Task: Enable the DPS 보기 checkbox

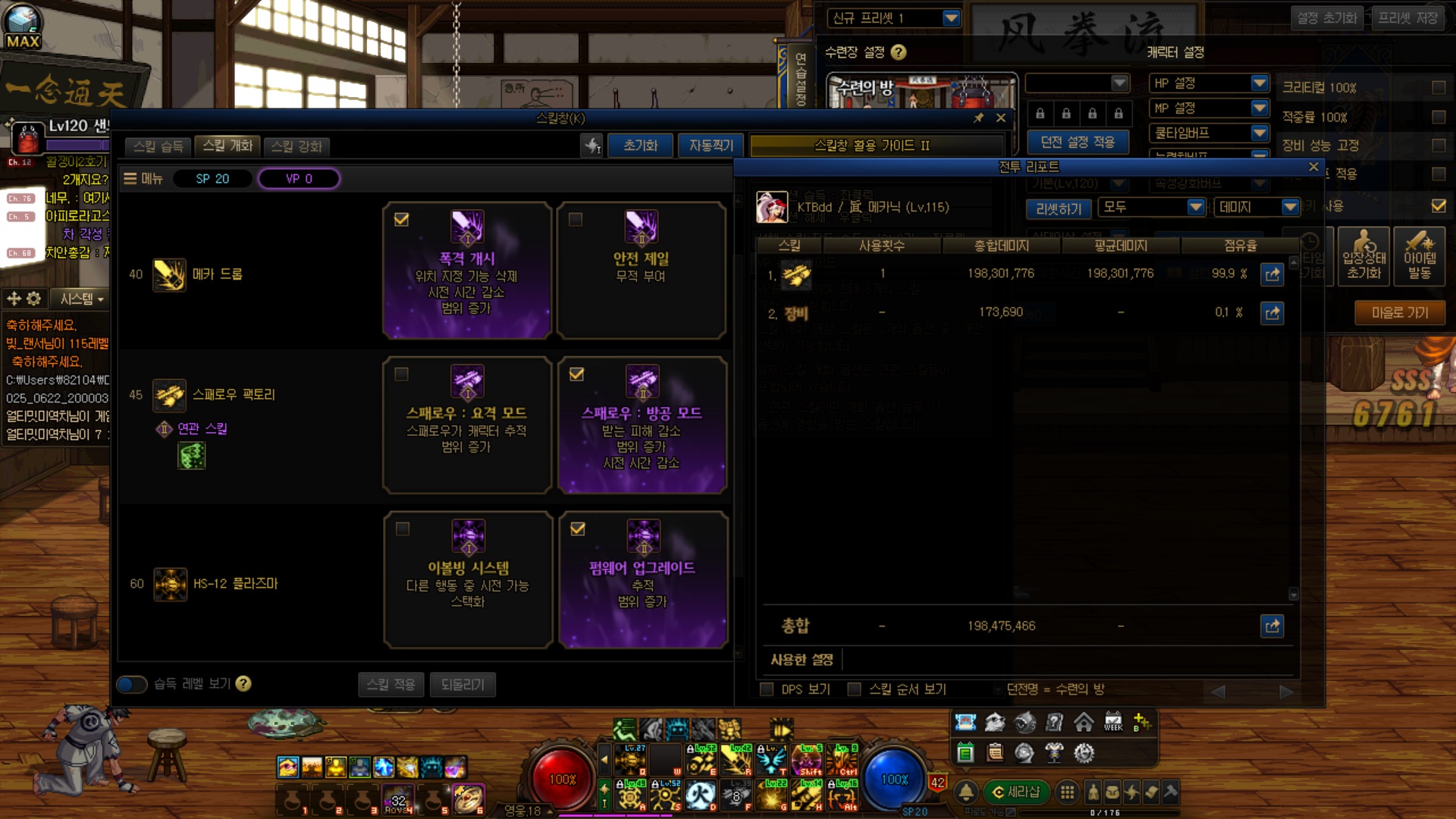Action: pyautogui.click(x=767, y=689)
